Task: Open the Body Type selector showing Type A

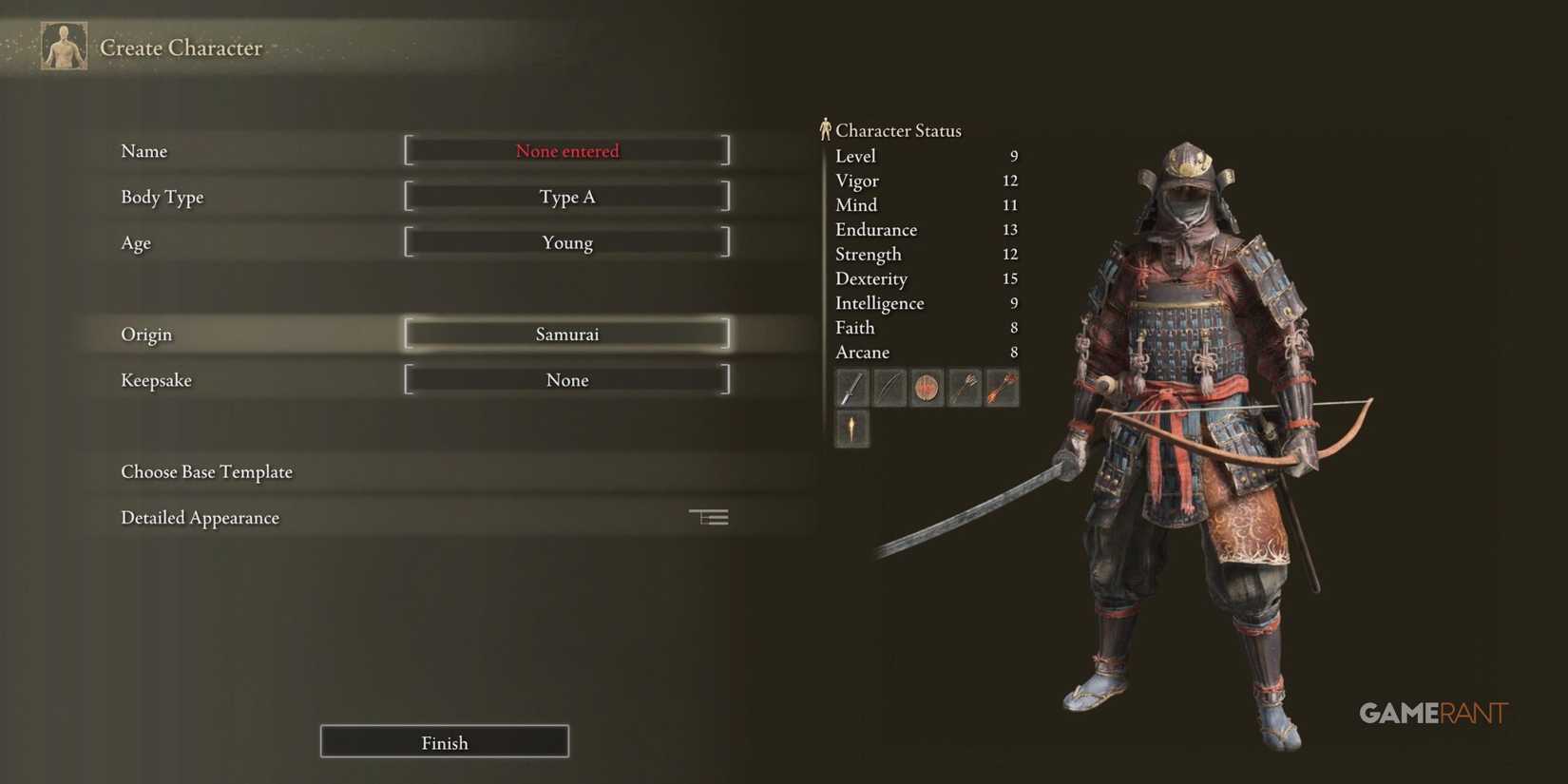Action: (566, 197)
